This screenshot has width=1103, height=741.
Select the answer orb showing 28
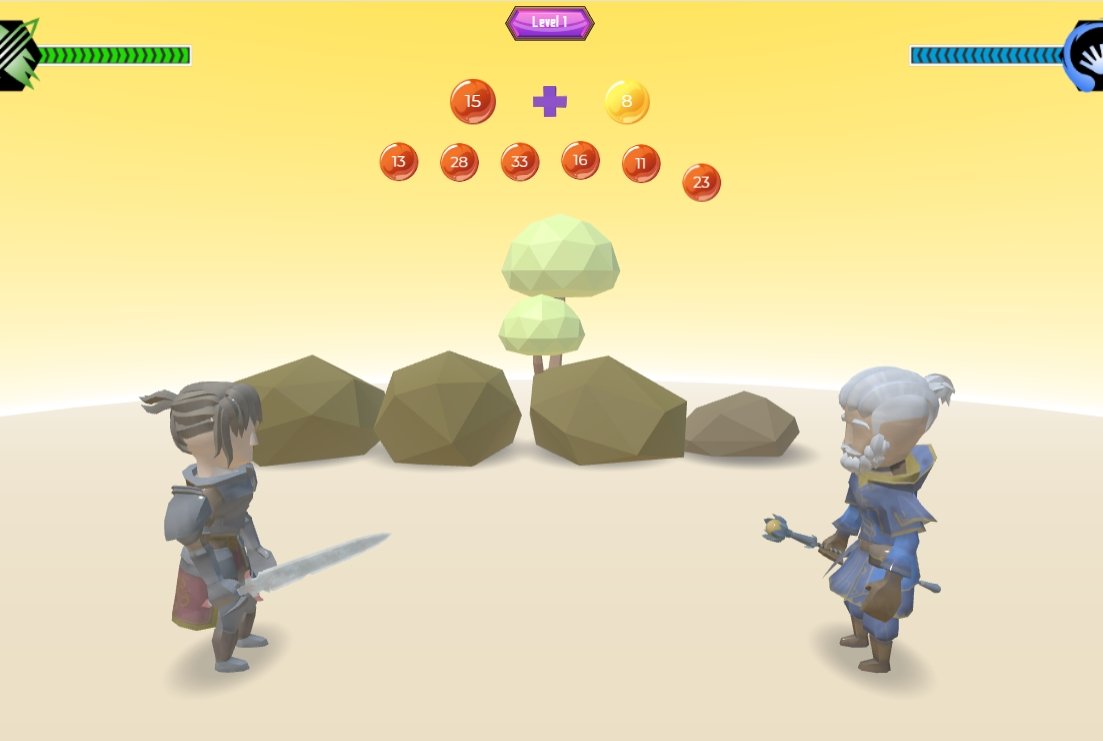tap(459, 162)
